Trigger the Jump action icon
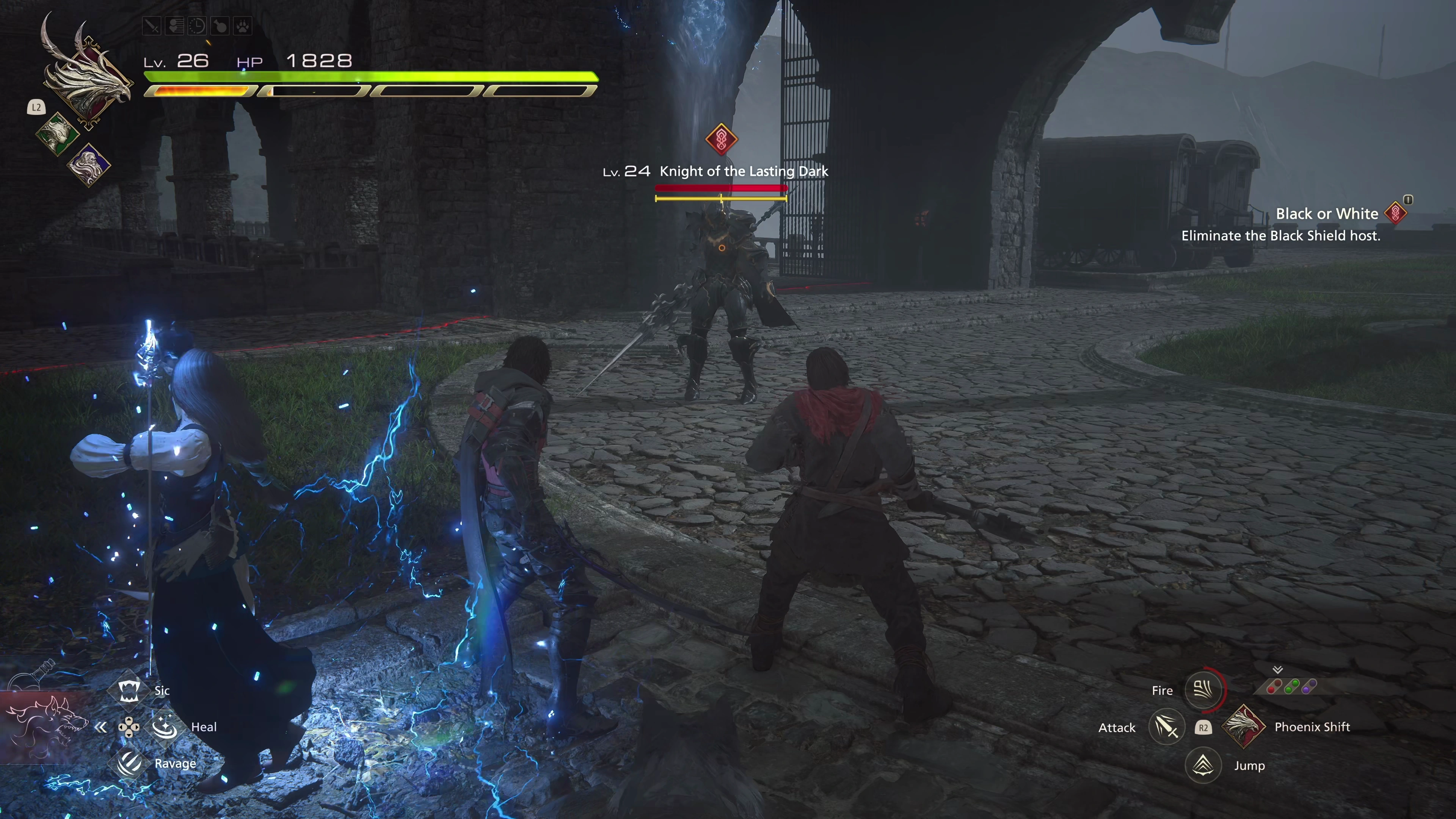Viewport: 1456px width, 819px height. point(1203,765)
